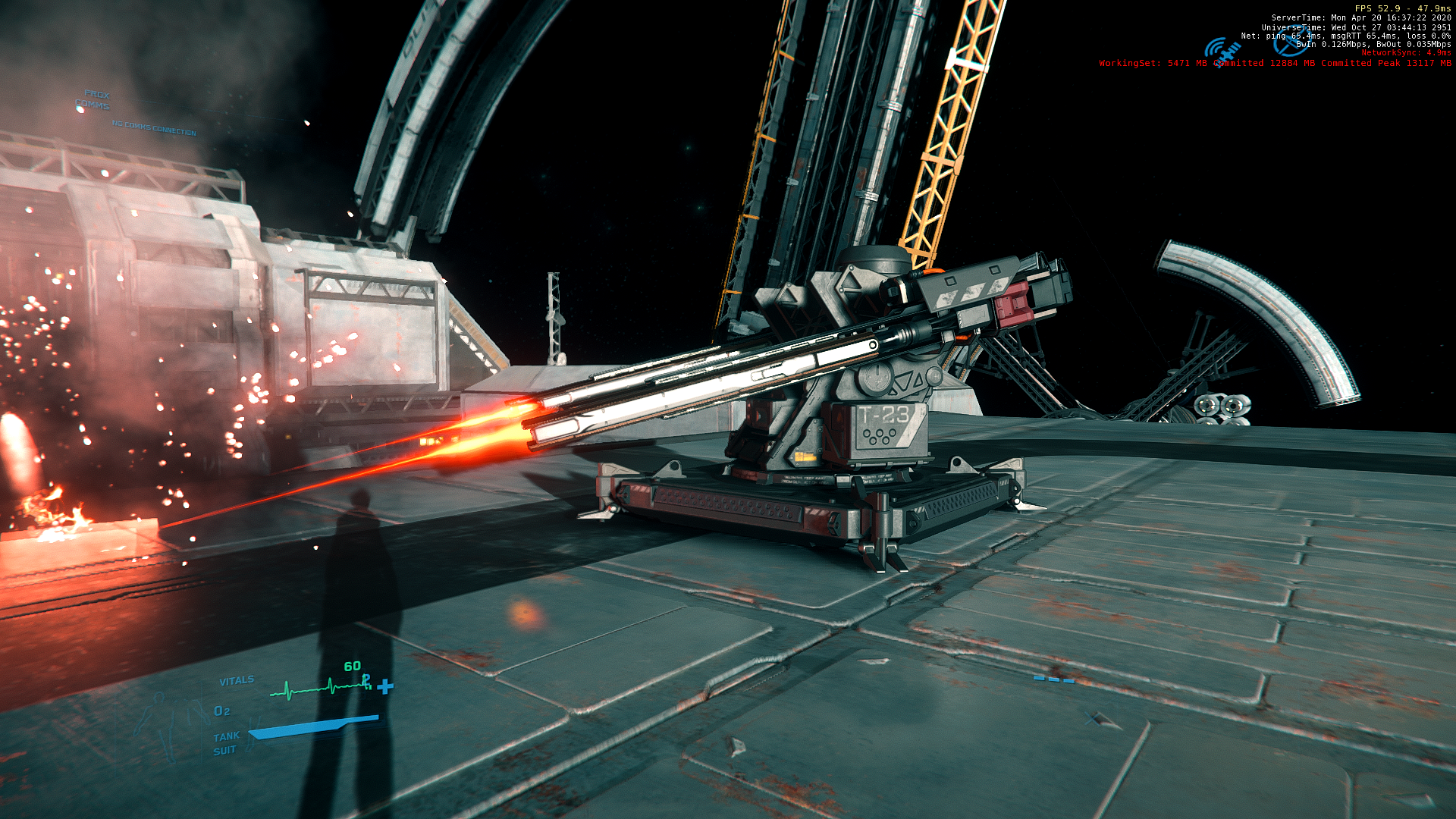Open the PROX COMMS panel
Screen dimensions: 1456x819
[94, 100]
